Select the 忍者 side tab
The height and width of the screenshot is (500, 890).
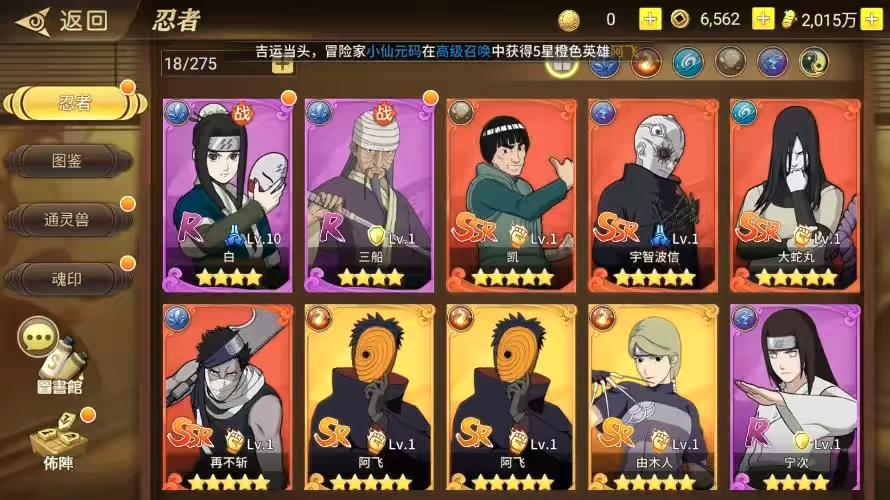click(68, 103)
